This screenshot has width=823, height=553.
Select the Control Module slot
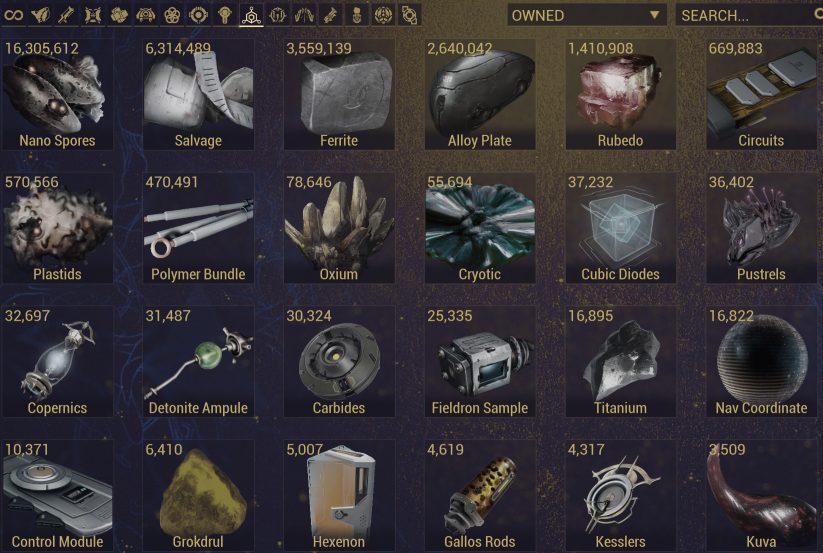(x=57, y=496)
